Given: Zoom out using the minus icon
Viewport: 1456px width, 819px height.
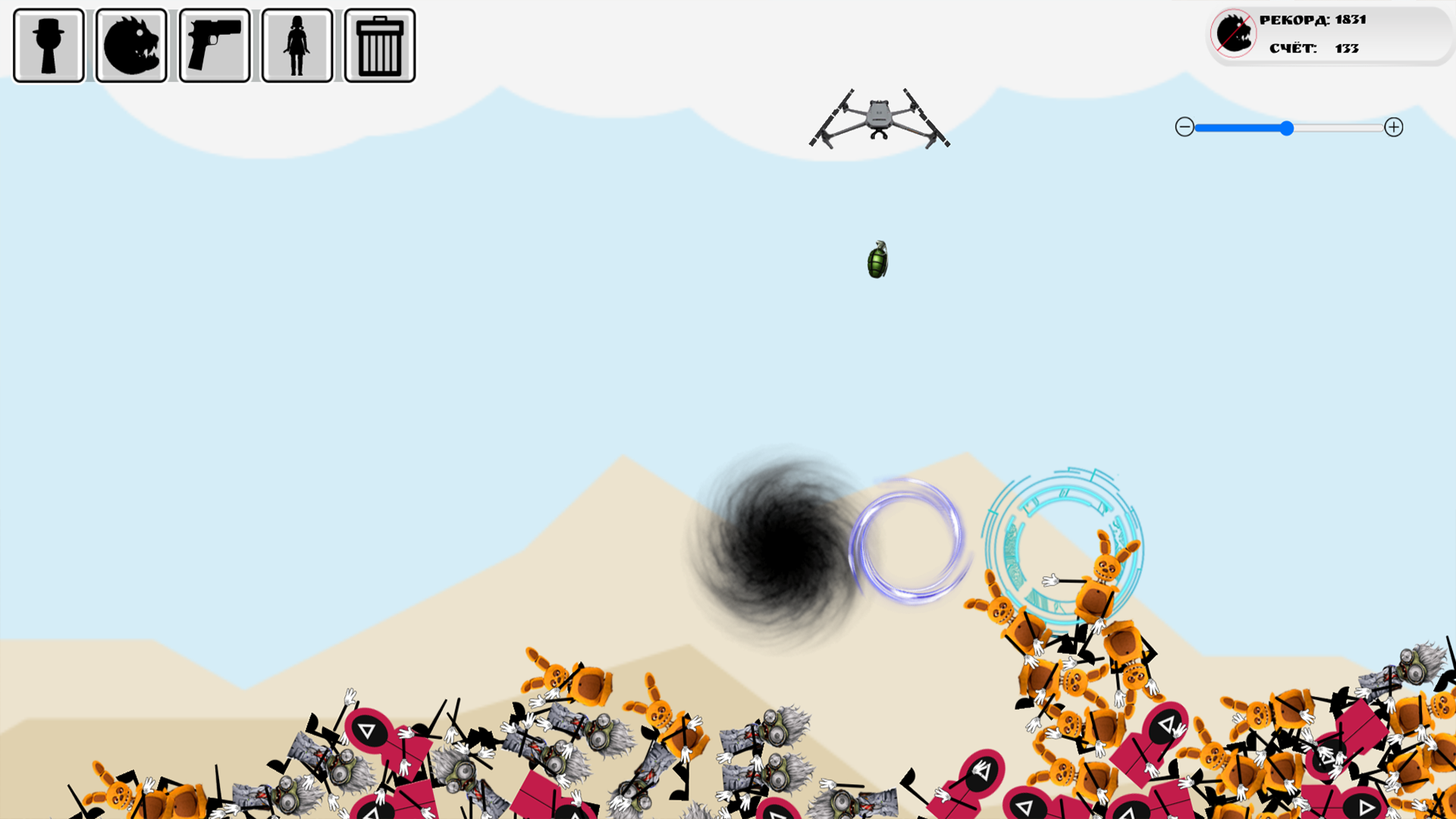Looking at the screenshot, I should click(1185, 128).
